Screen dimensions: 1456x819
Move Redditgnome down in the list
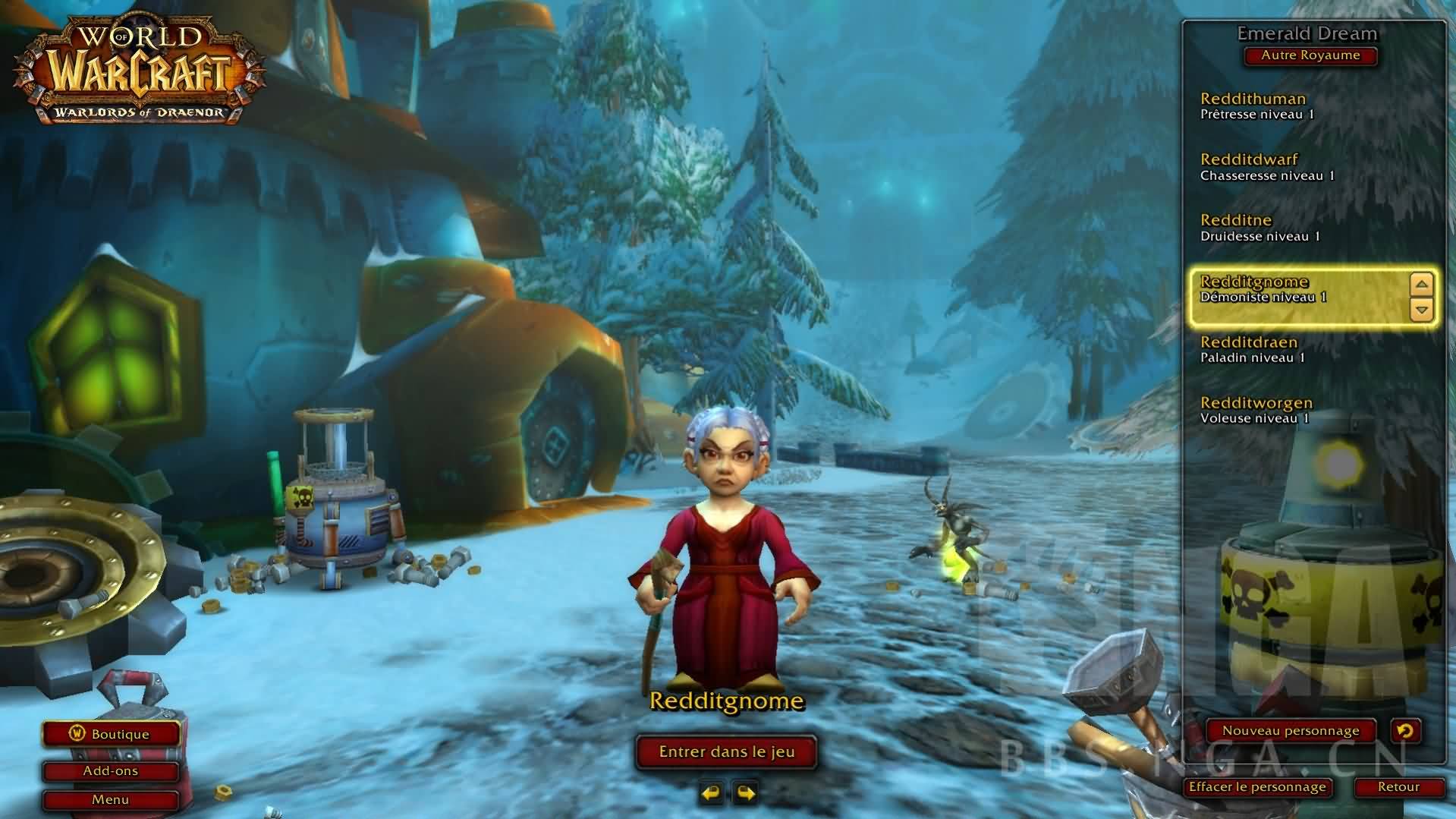(x=1421, y=309)
